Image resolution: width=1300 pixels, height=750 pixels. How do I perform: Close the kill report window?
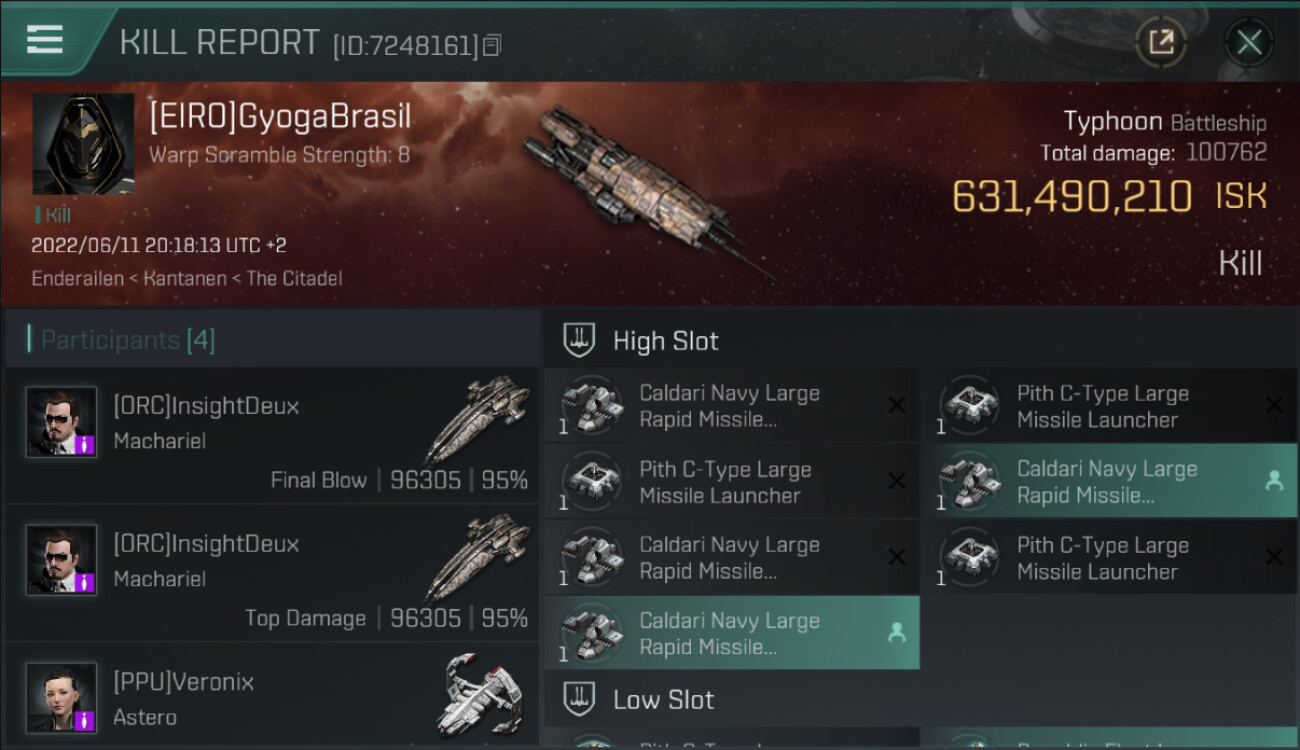pos(1249,42)
